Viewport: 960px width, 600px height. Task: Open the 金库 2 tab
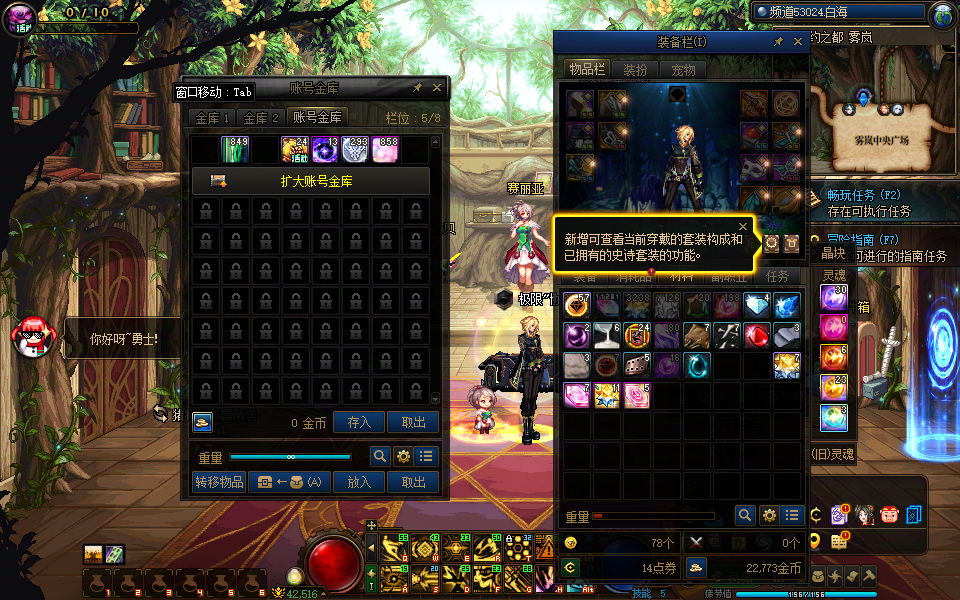coord(262,118)
